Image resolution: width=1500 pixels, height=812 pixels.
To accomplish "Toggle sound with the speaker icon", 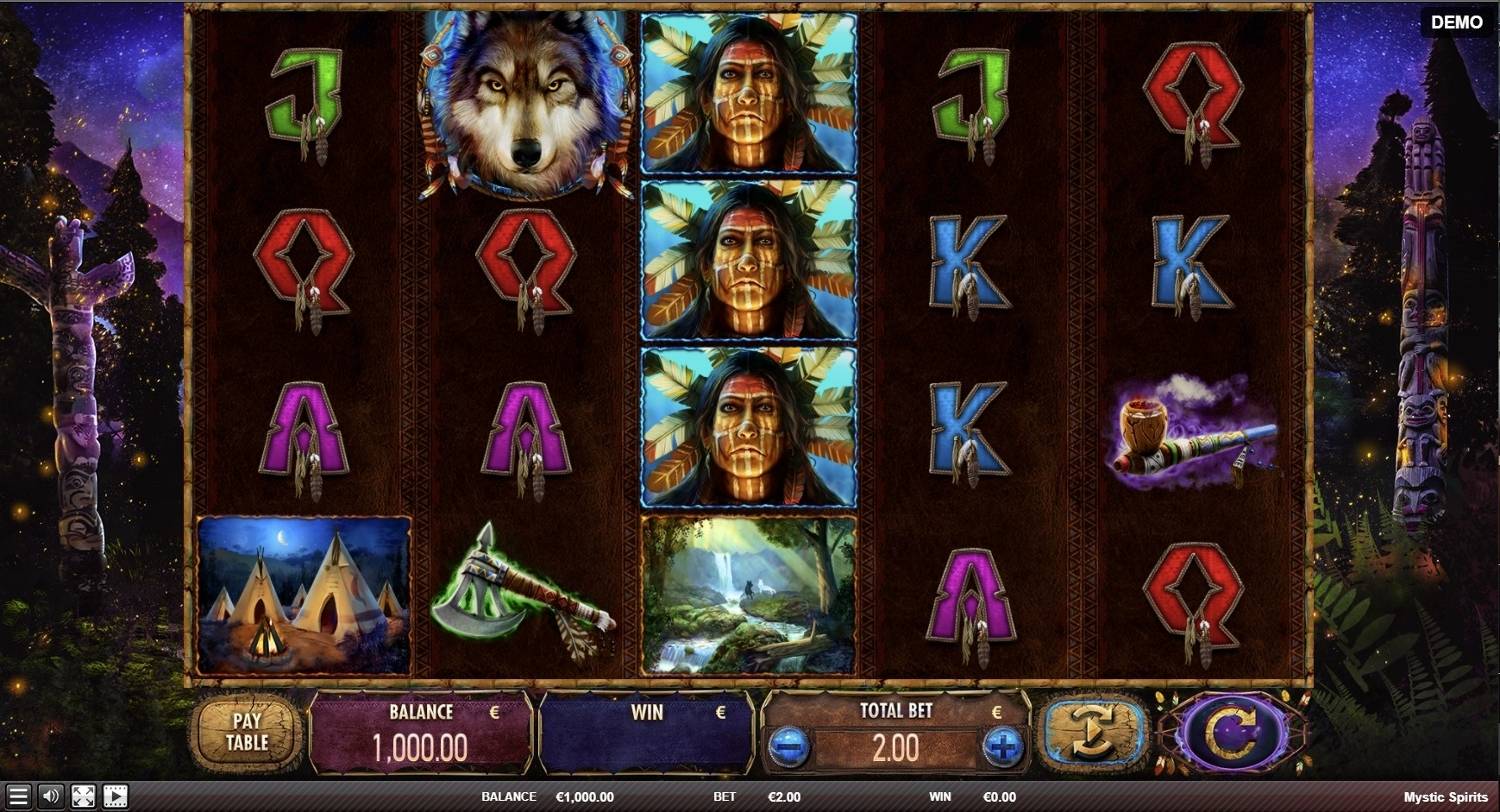I will [50, 797].
